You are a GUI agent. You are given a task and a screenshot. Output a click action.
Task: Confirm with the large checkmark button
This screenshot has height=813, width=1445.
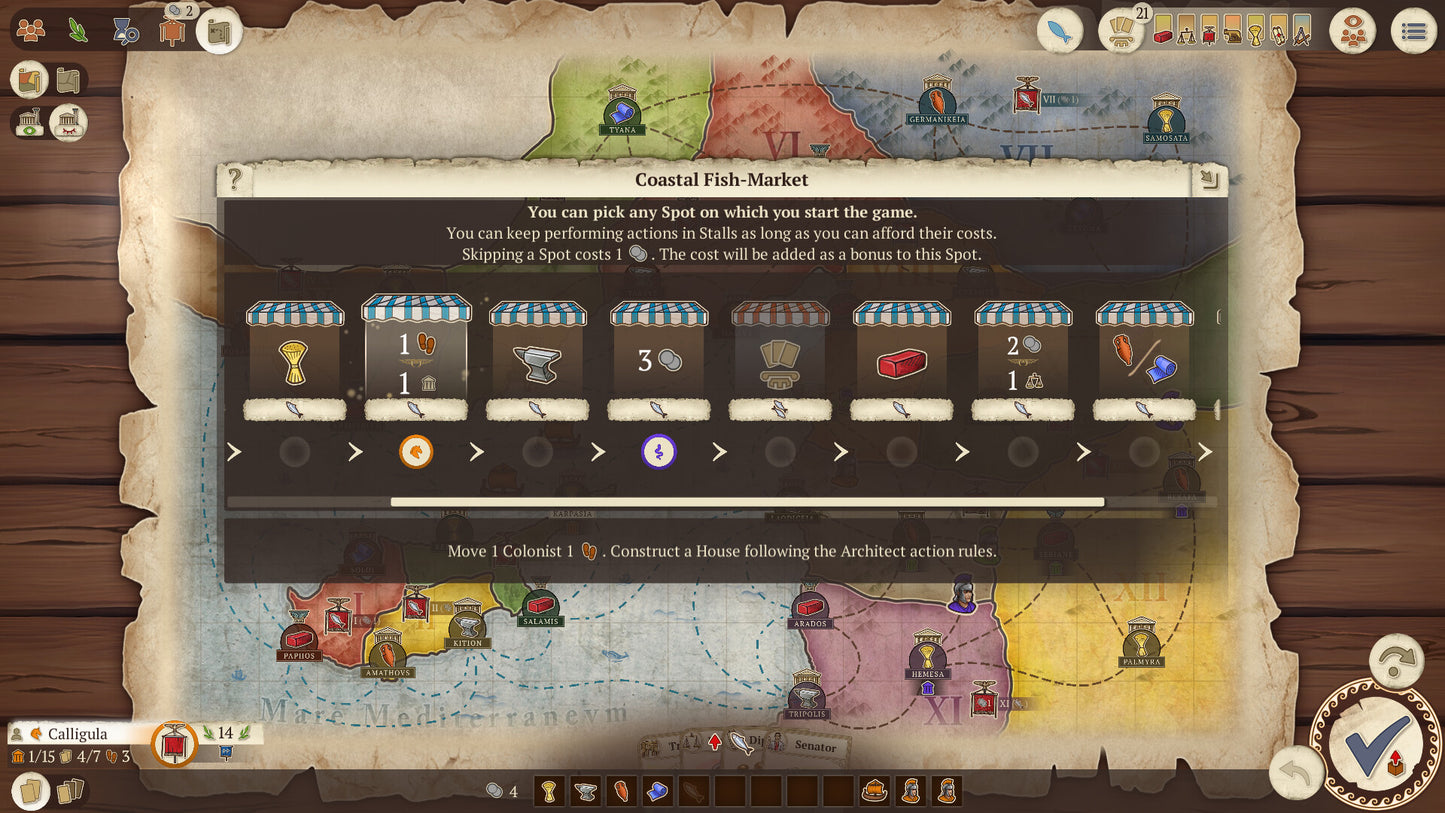[x=1377, y=743]
